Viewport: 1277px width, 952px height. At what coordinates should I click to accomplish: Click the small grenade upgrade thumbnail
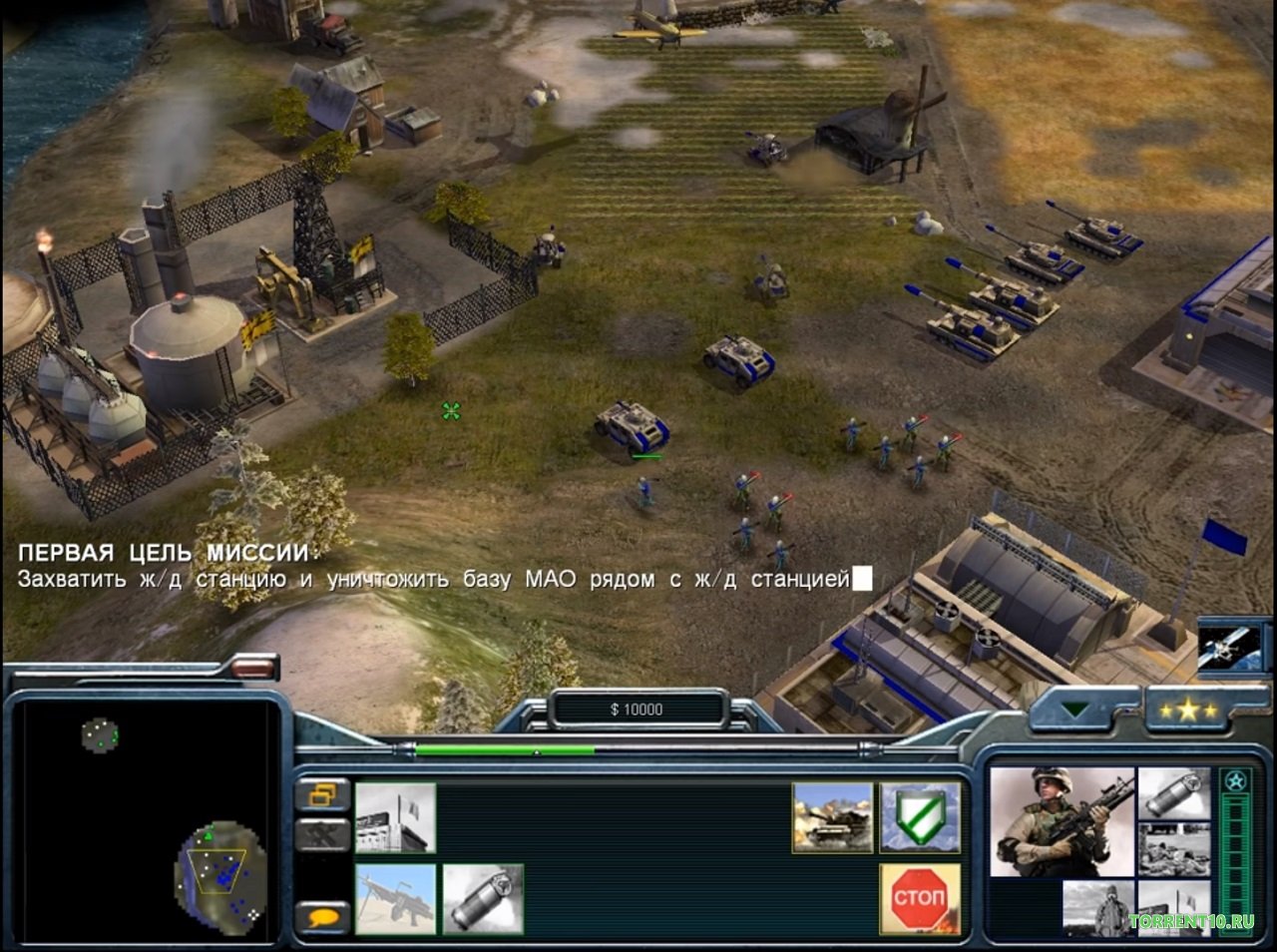(x=1174, y=793)
